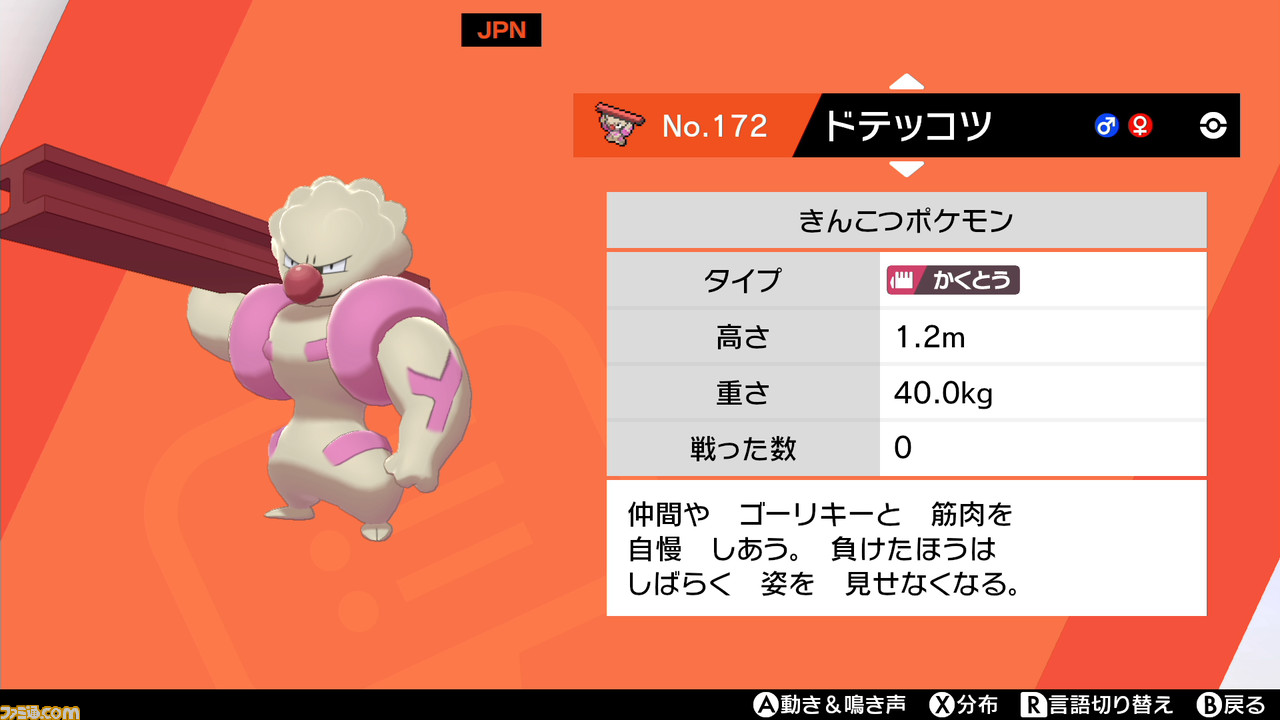Click the きんこつポケモン category header
1280x720 pixels.
click(906, 219)
